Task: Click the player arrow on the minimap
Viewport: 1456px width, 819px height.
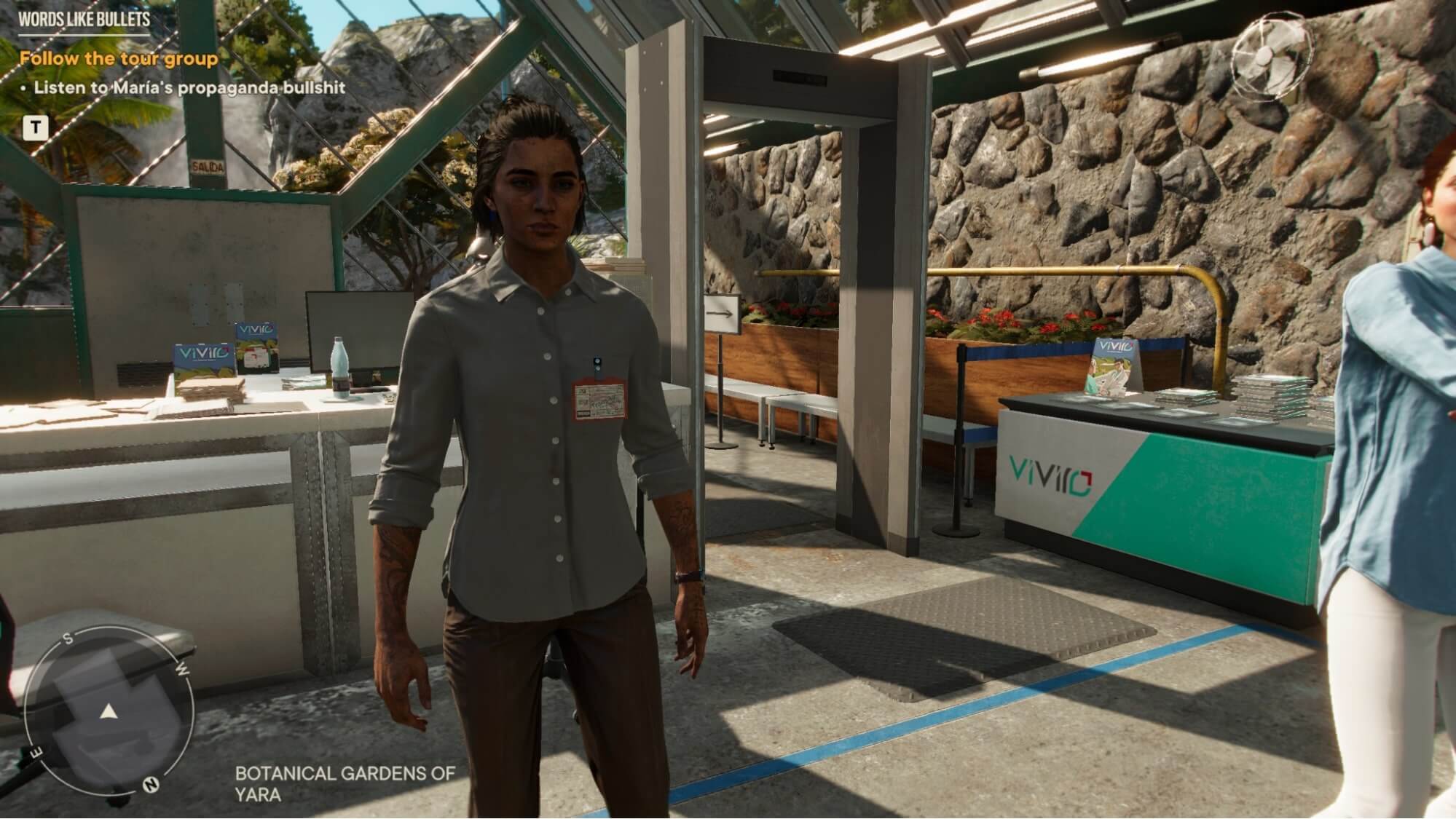Action: coord(109,711)
